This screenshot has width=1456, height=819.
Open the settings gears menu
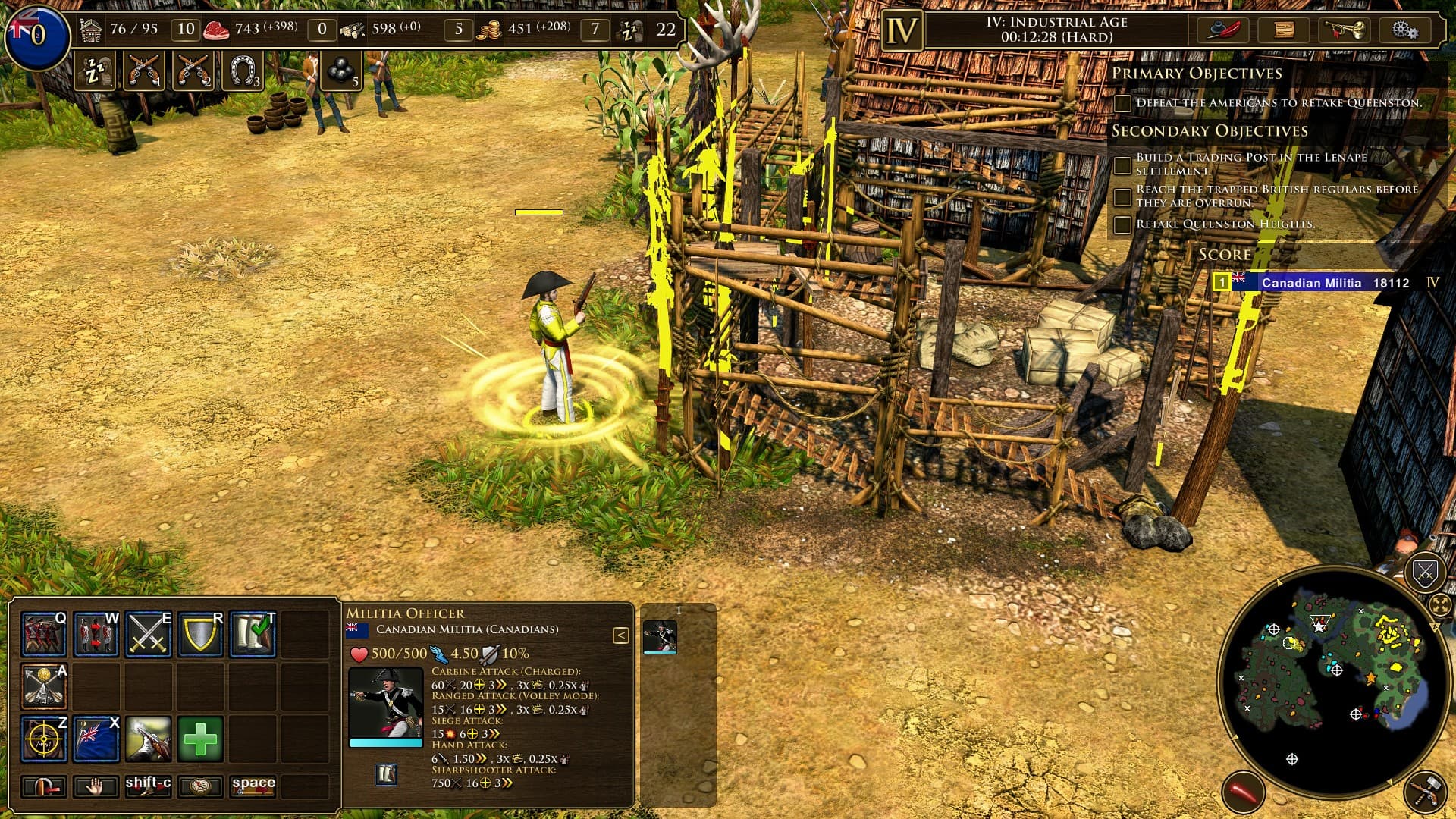[x=1404, y=30]
